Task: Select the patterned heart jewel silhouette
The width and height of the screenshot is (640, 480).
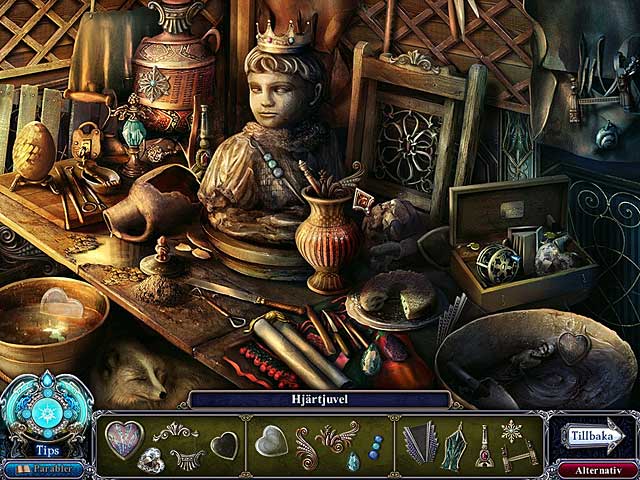Action: (123, 438)
